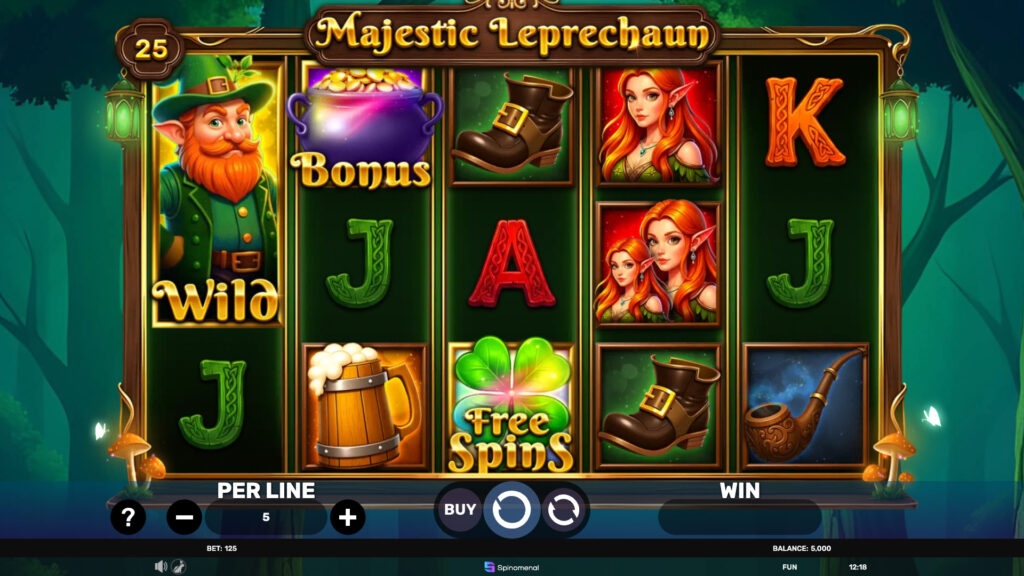Decrease the per line bet with minus
The height and width of the screenshot is (576, 1024).
185,517
